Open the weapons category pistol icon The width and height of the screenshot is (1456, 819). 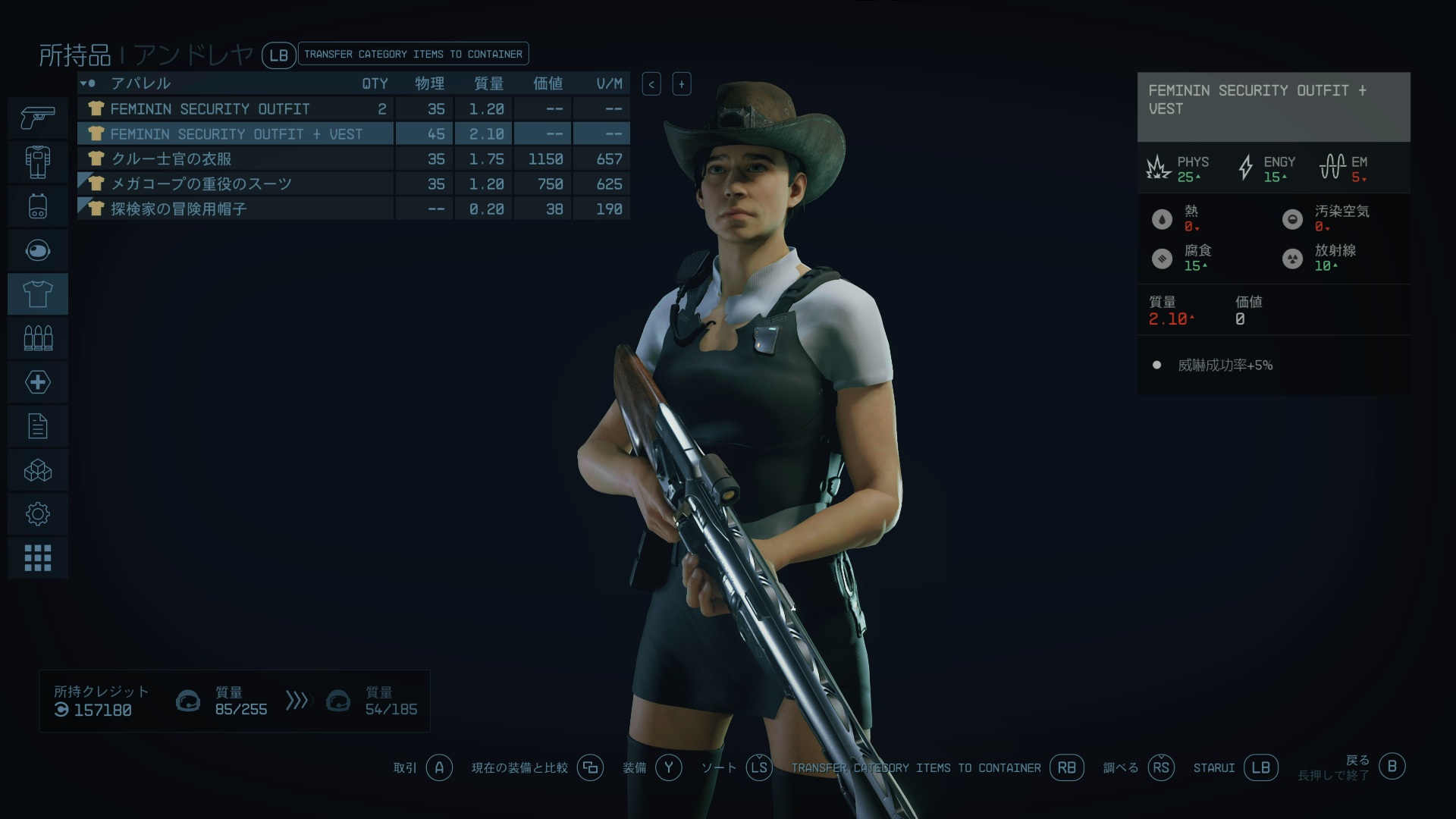pyautogui.click(x=38, y=118)
